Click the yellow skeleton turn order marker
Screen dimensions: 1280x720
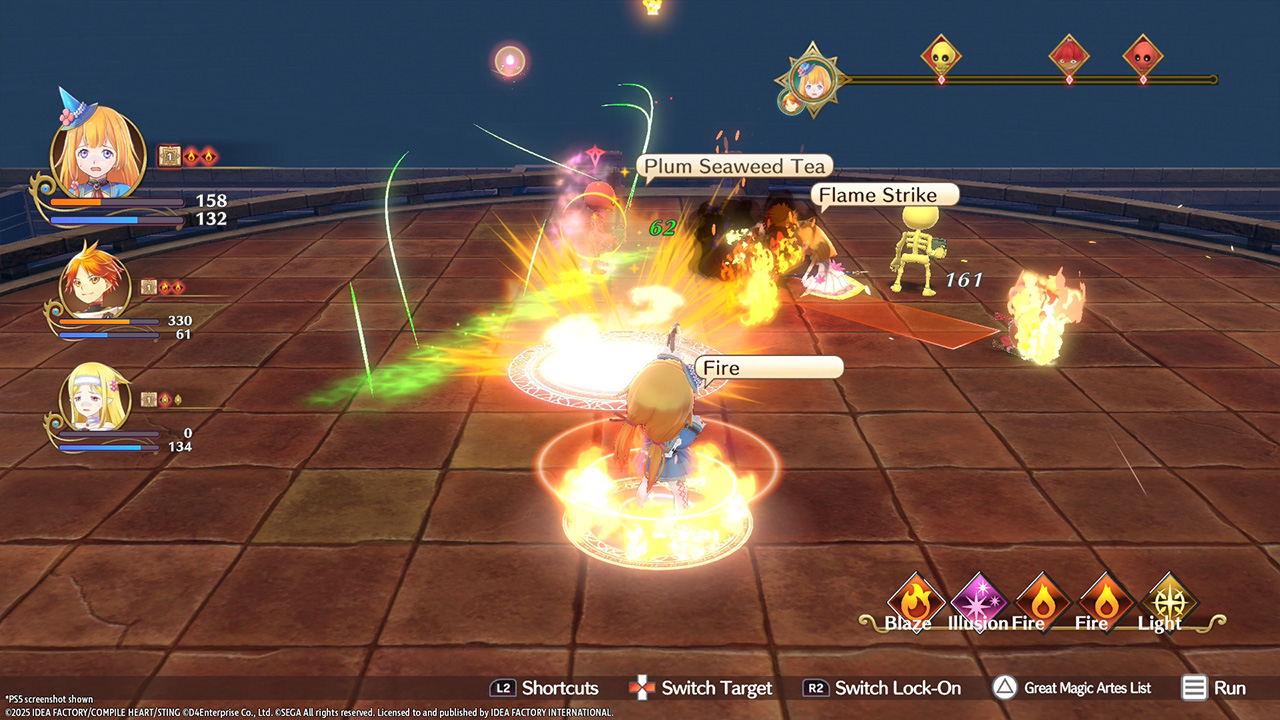click(x=941, y=57)
